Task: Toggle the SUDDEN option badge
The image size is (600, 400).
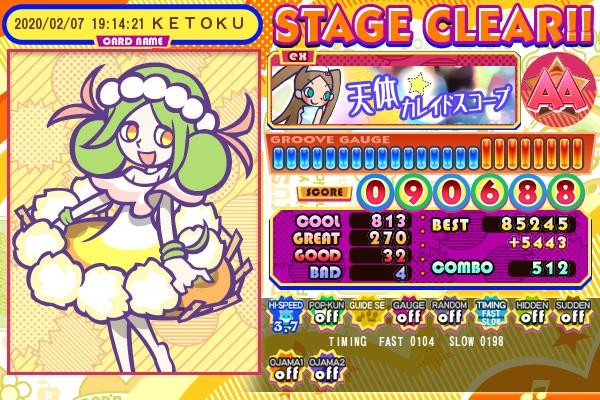Action: click(572, 313)
